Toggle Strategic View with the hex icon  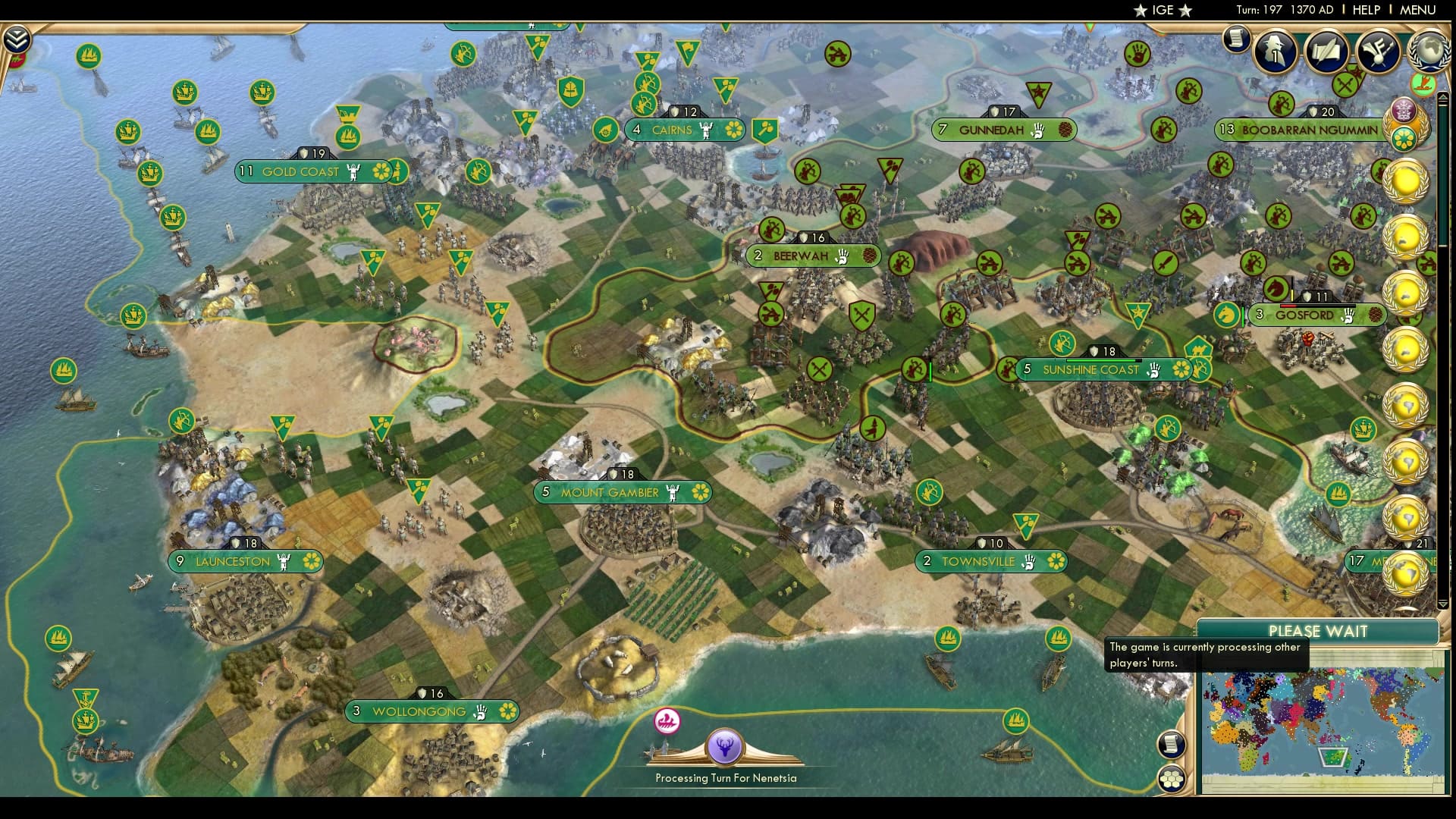(1172, 780)
